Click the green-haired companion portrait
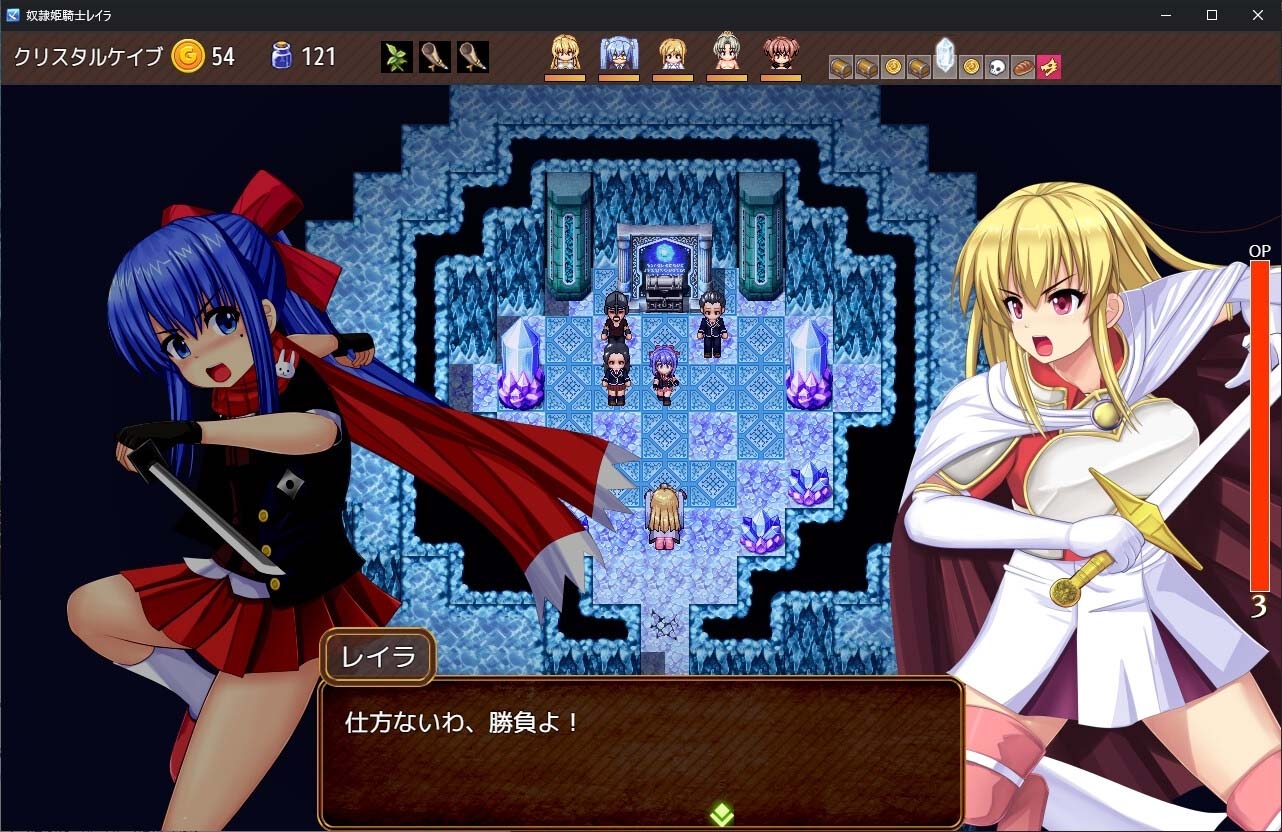1282x832 pixels. [727, 55]
